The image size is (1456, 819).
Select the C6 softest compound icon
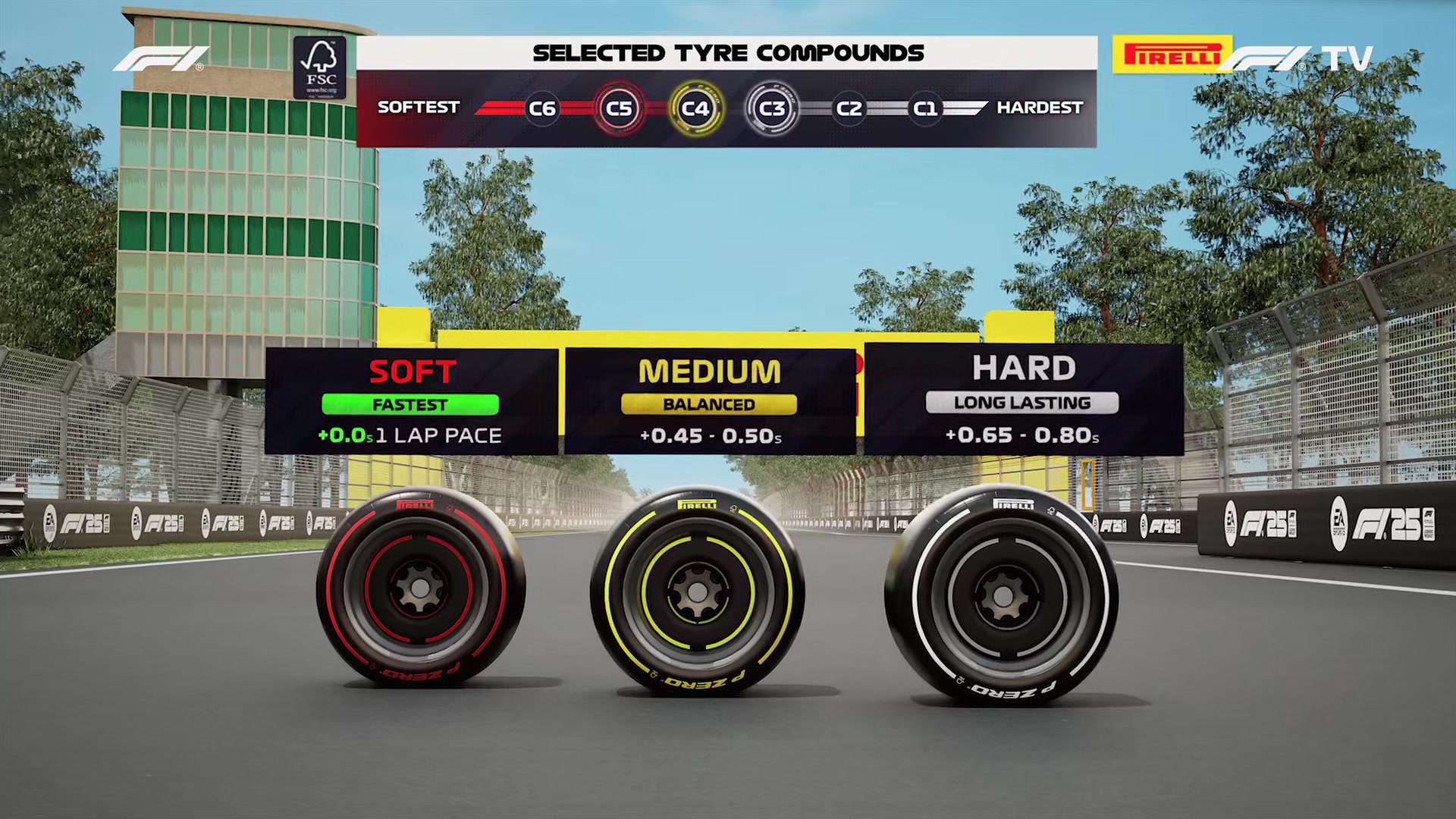click(x=541, y=108)
